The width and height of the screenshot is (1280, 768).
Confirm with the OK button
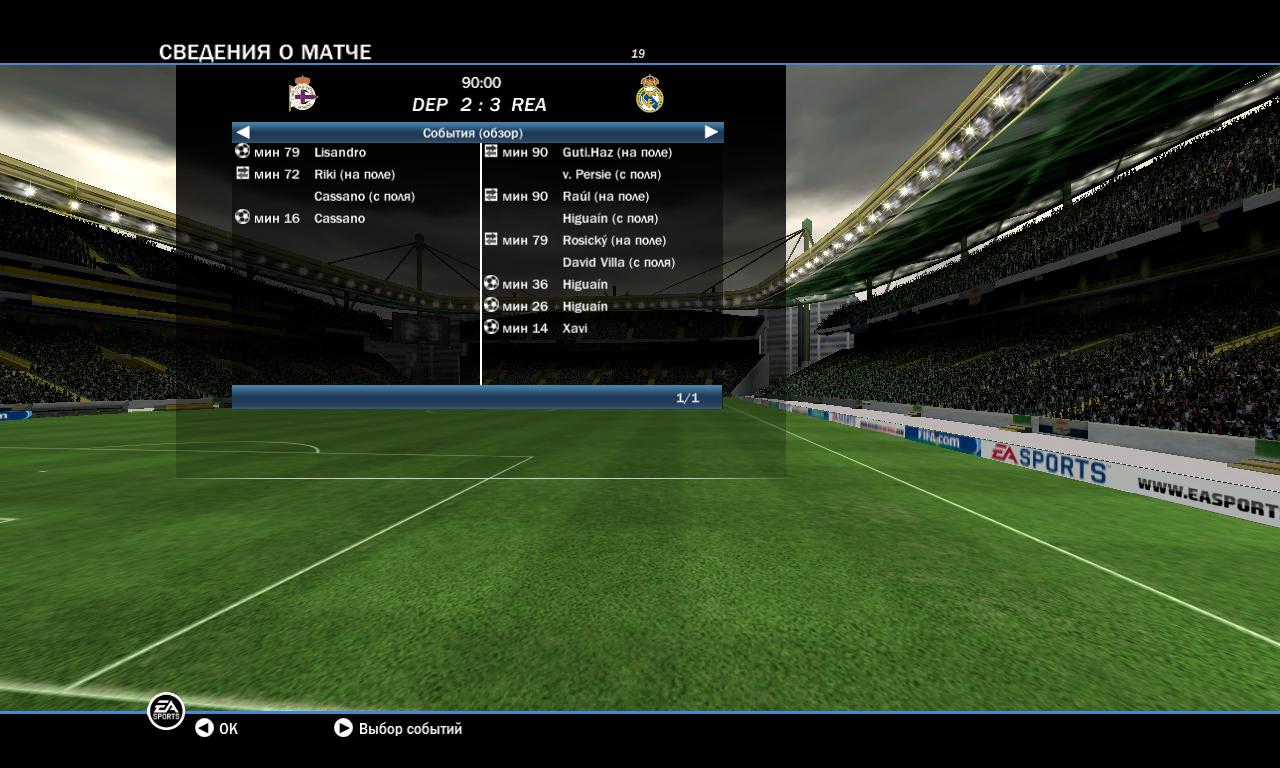click(217, 728)
